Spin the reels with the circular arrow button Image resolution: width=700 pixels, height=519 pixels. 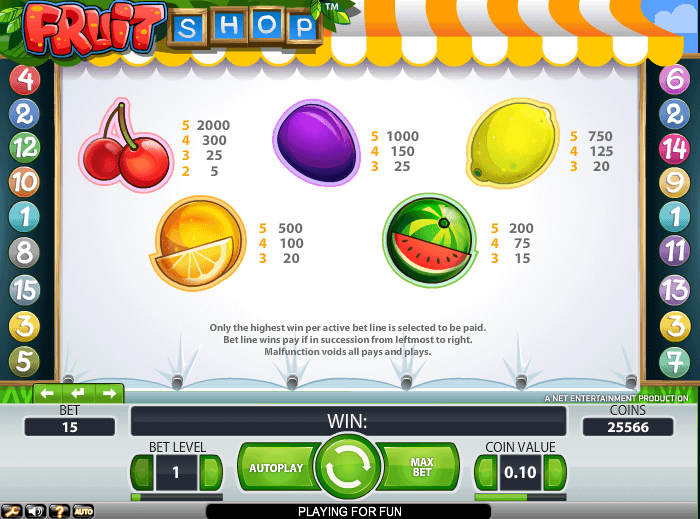pyautogui.click(x=348, y=466)
